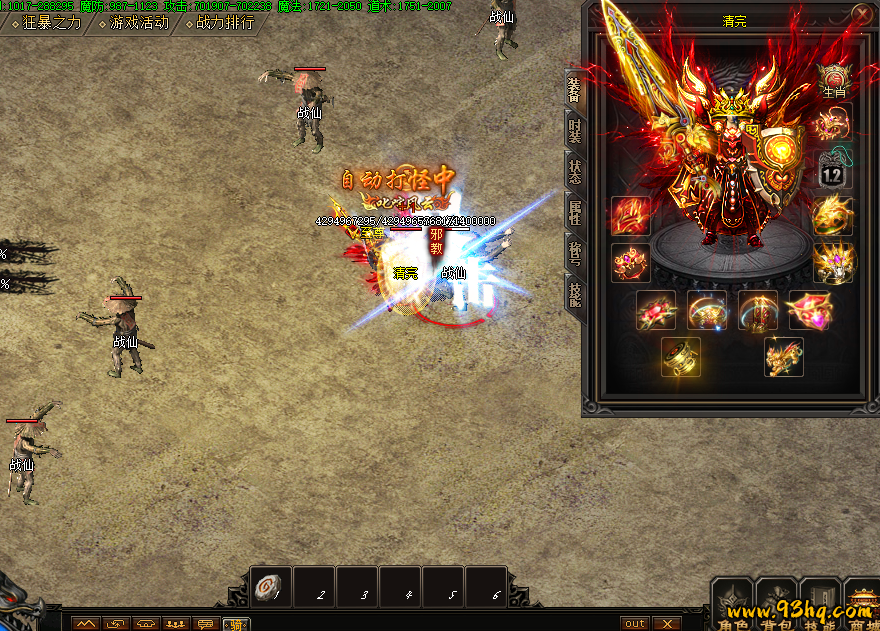Switch to the 装备 equipment tab
880x631 pixels.
574,90
